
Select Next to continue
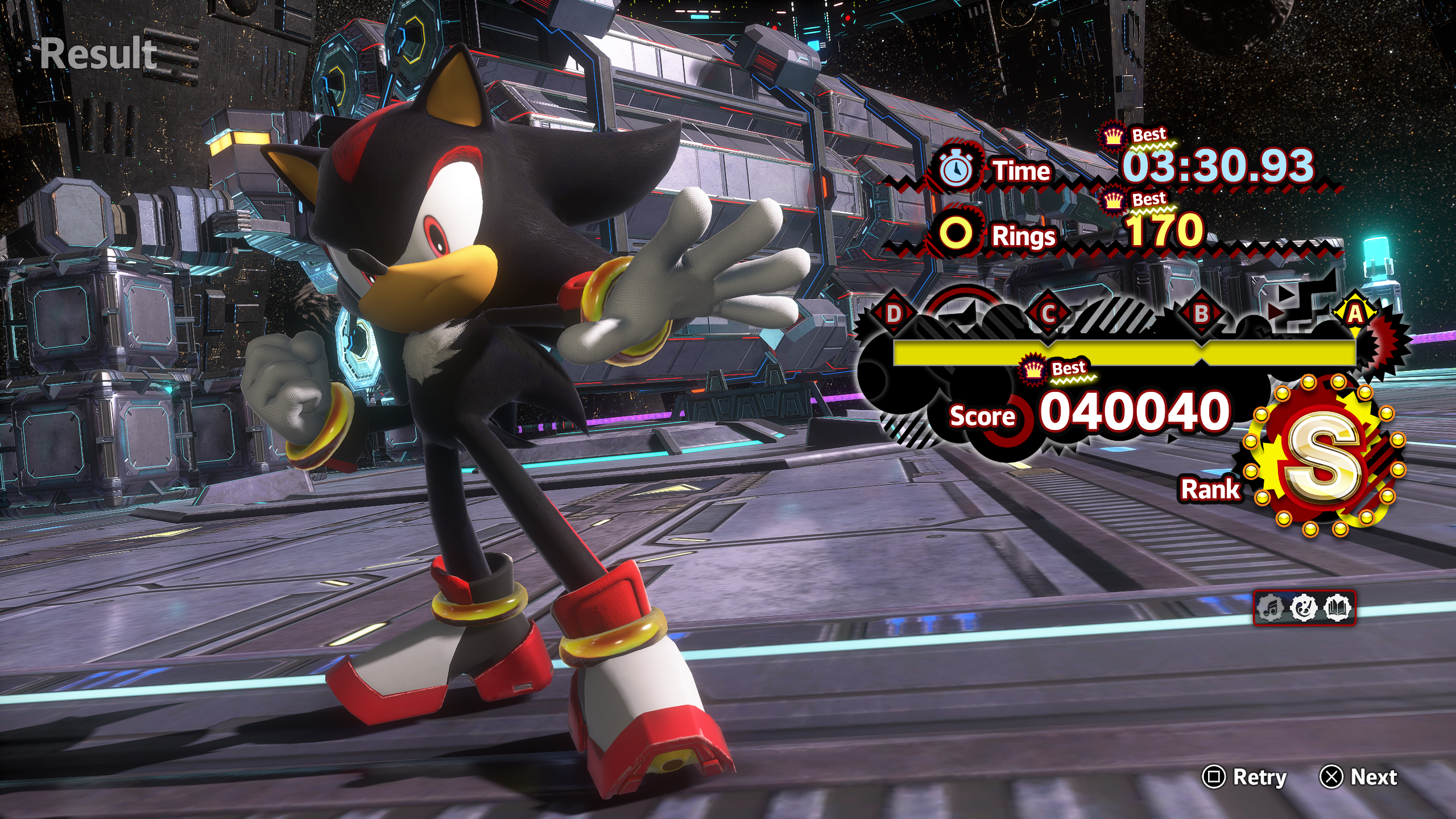[1360, 777]
